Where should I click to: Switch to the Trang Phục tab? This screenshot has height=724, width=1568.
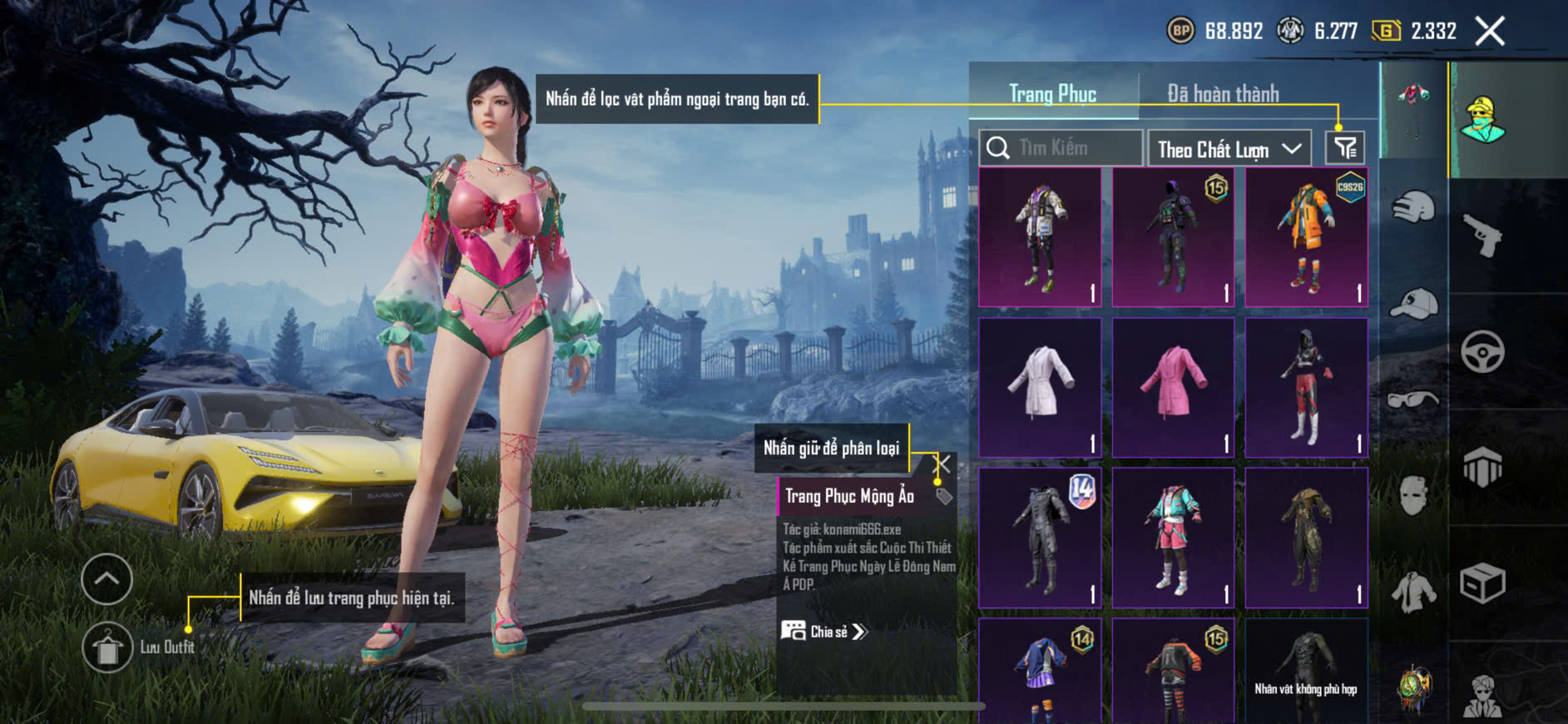tap(1052, 94)
